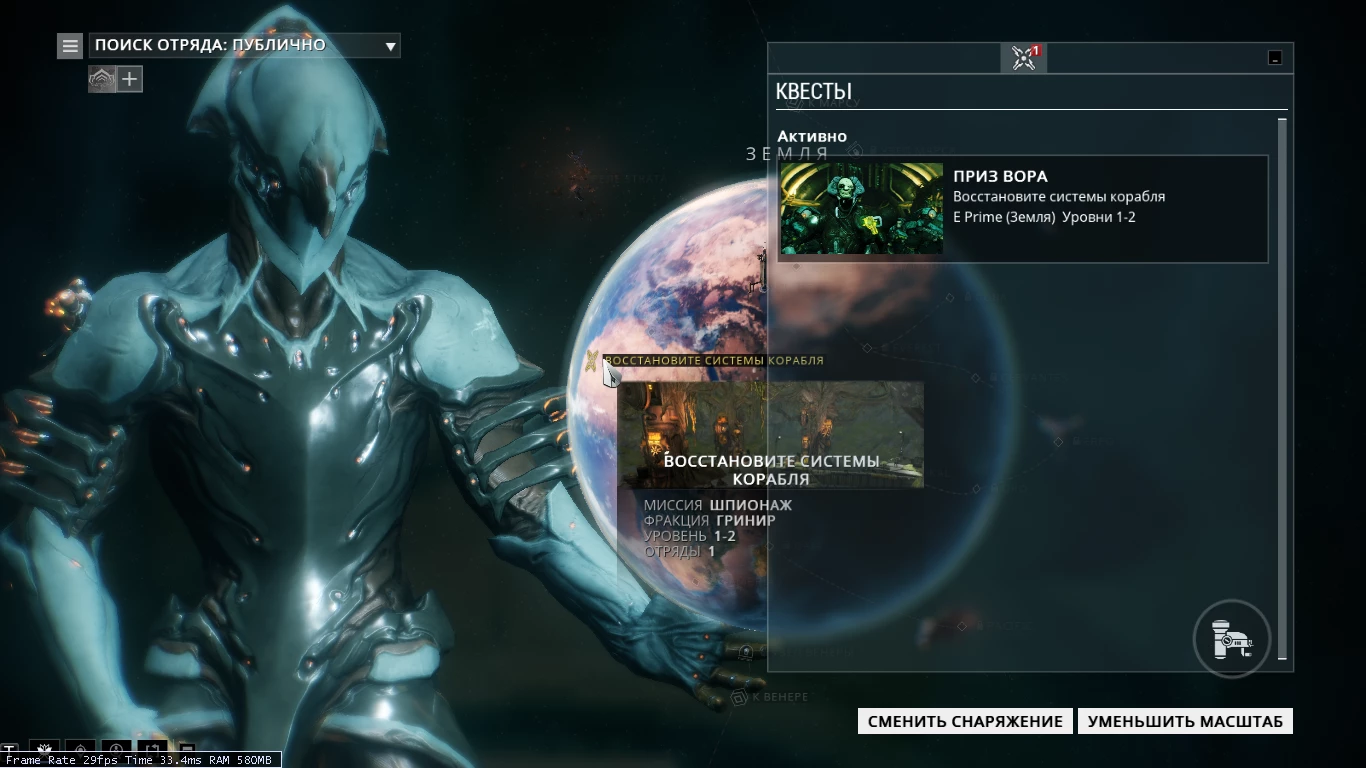Navigate to Venus via 'К Венере' marker
Viewport: 1366px width, 768px height.
739,697
